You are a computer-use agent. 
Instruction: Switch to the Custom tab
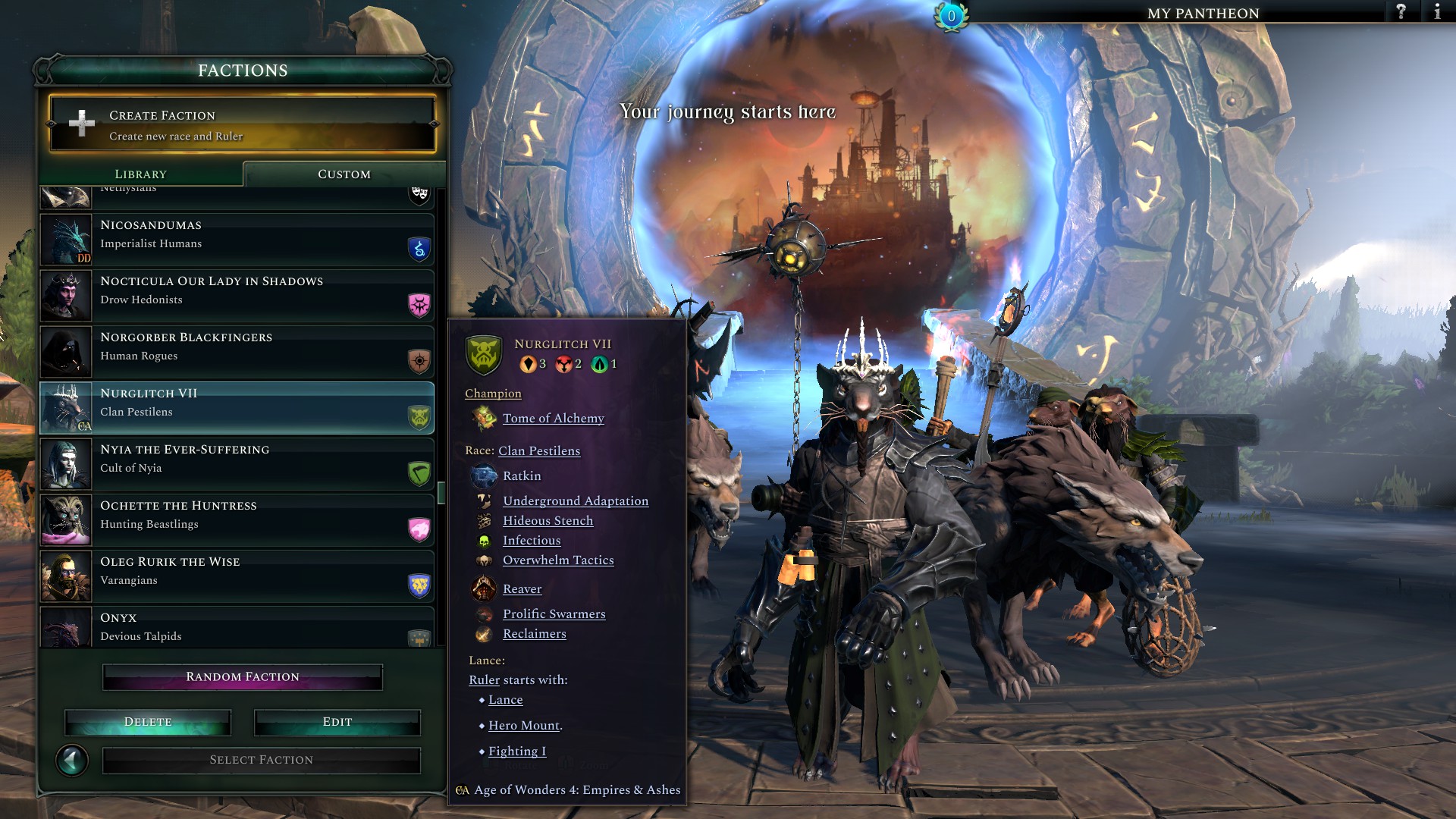point(343,174)
